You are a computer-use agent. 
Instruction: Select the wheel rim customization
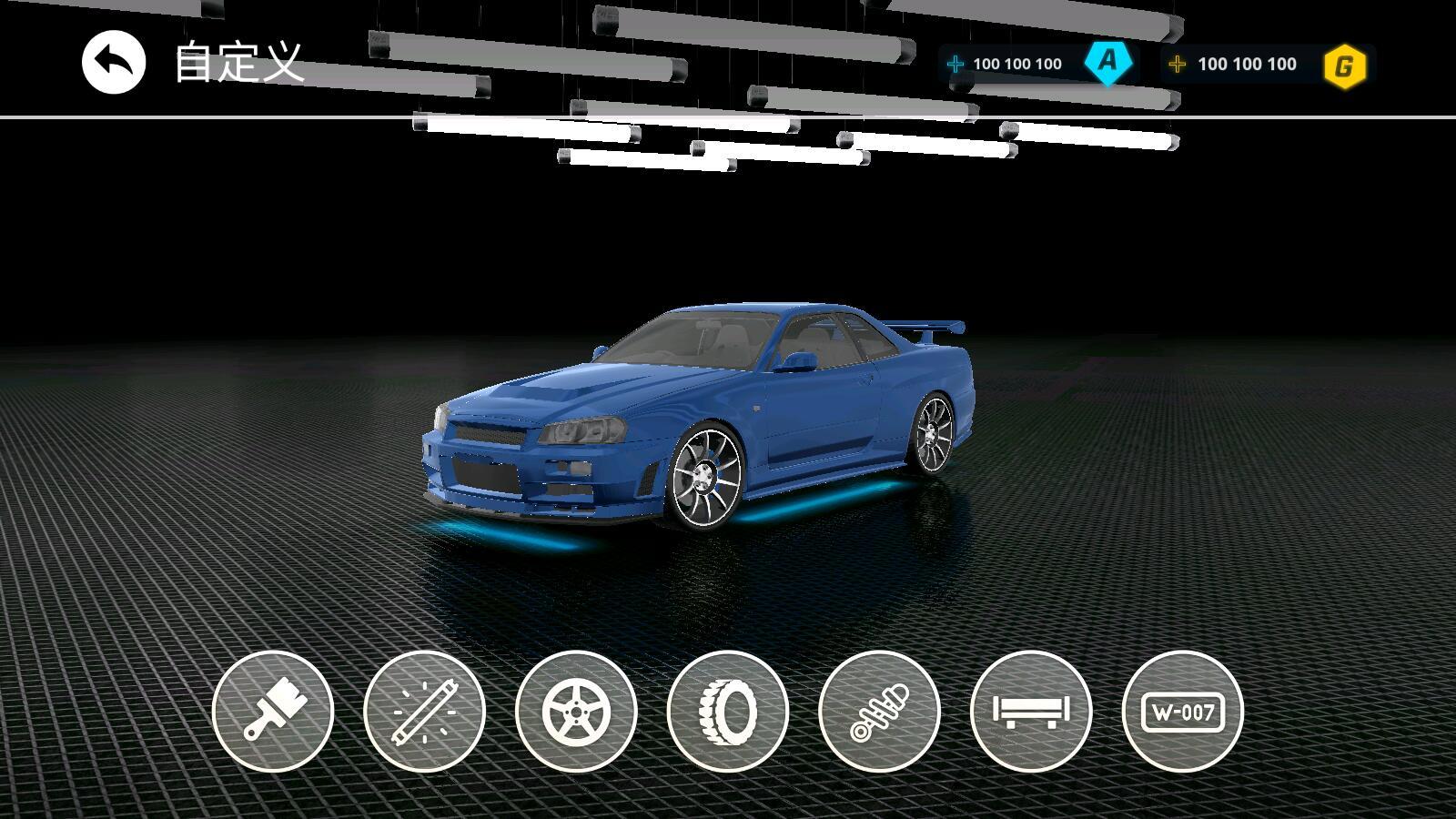click(576, 711)
